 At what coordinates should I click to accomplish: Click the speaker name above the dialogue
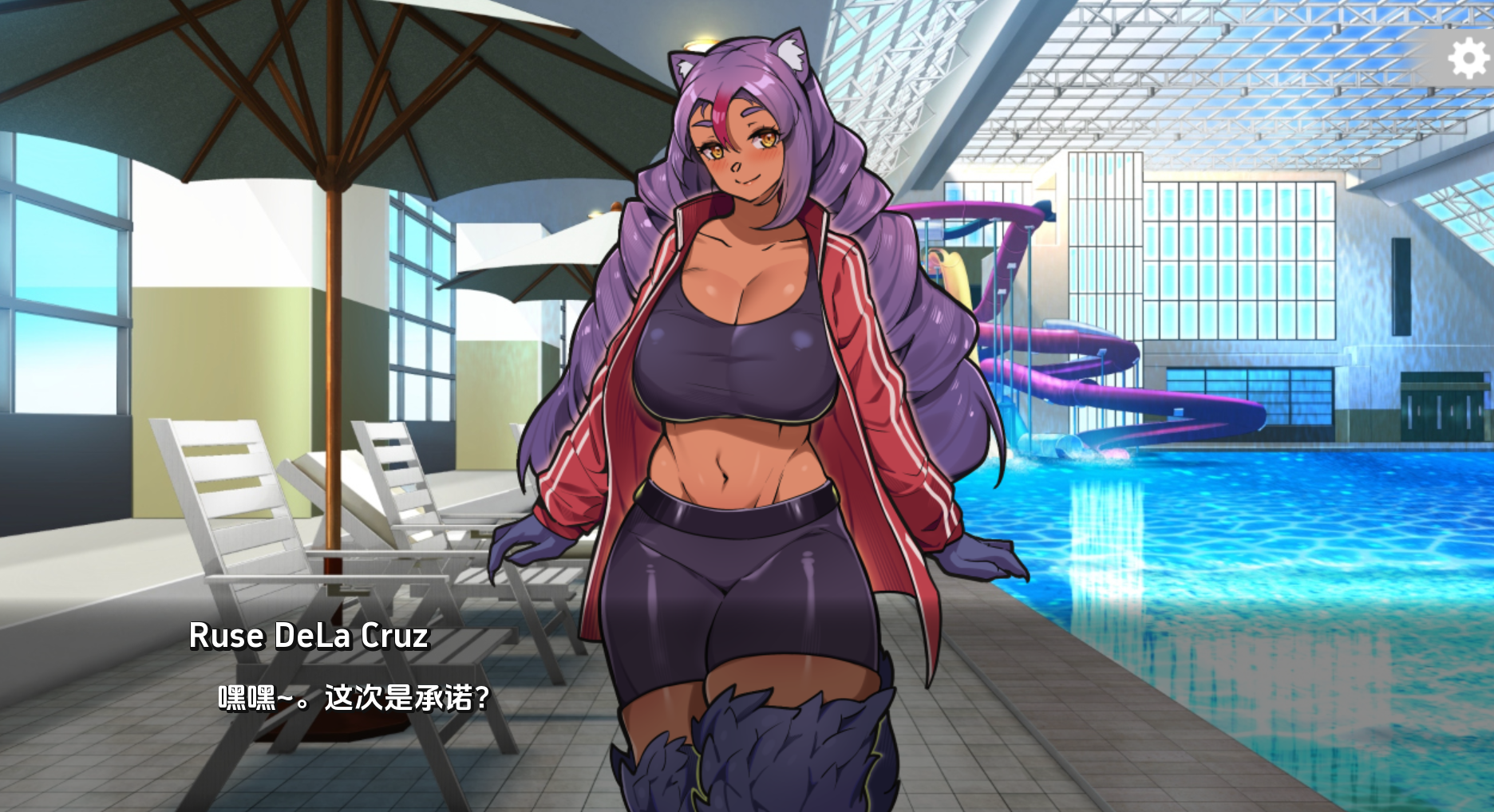311,637
